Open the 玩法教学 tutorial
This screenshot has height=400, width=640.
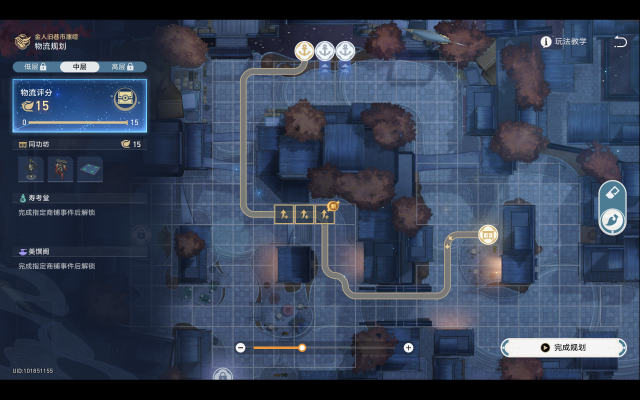click(x=565, y=42)
